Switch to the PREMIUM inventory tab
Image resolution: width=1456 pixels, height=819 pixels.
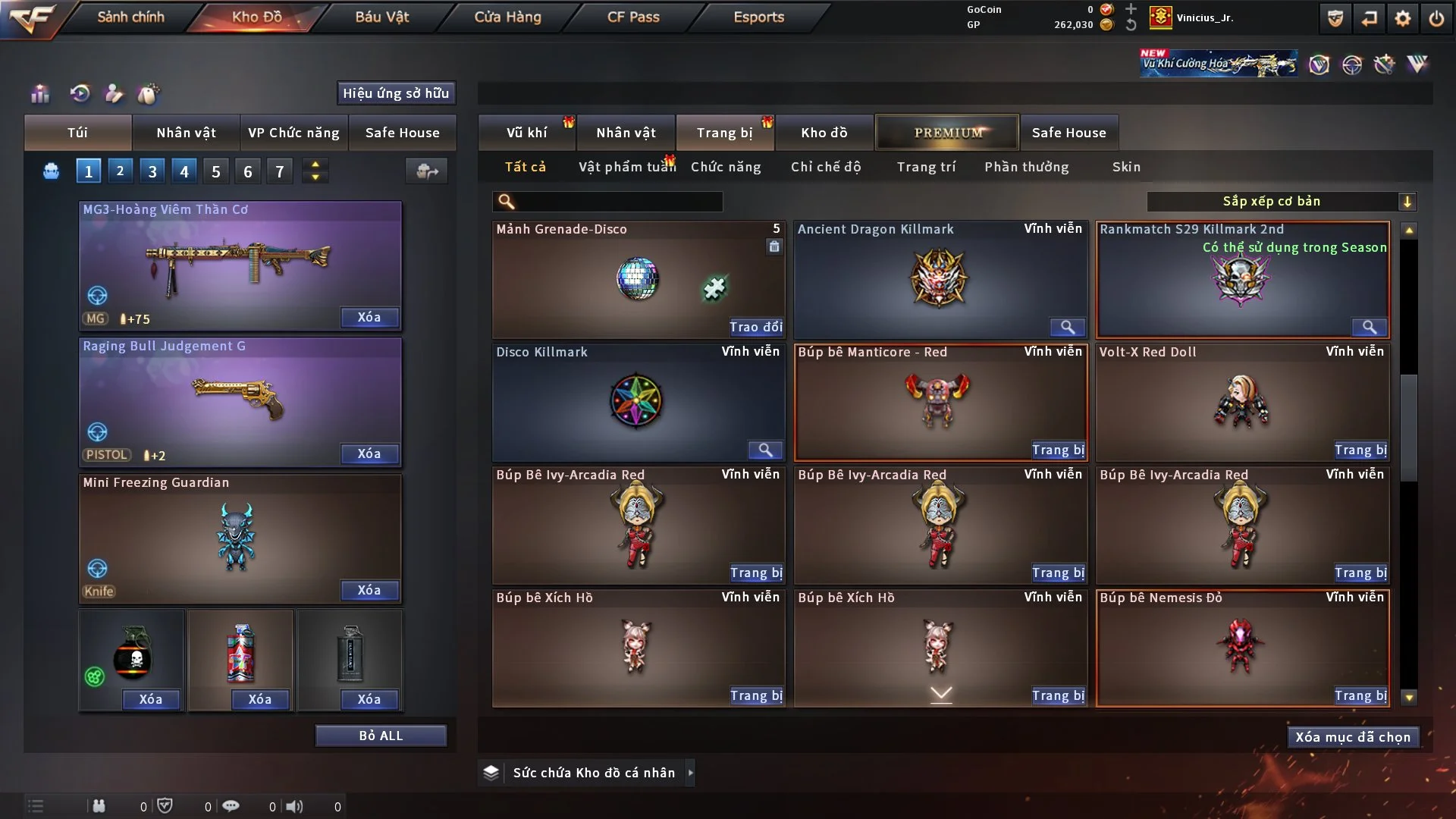[x=947, y=133]
